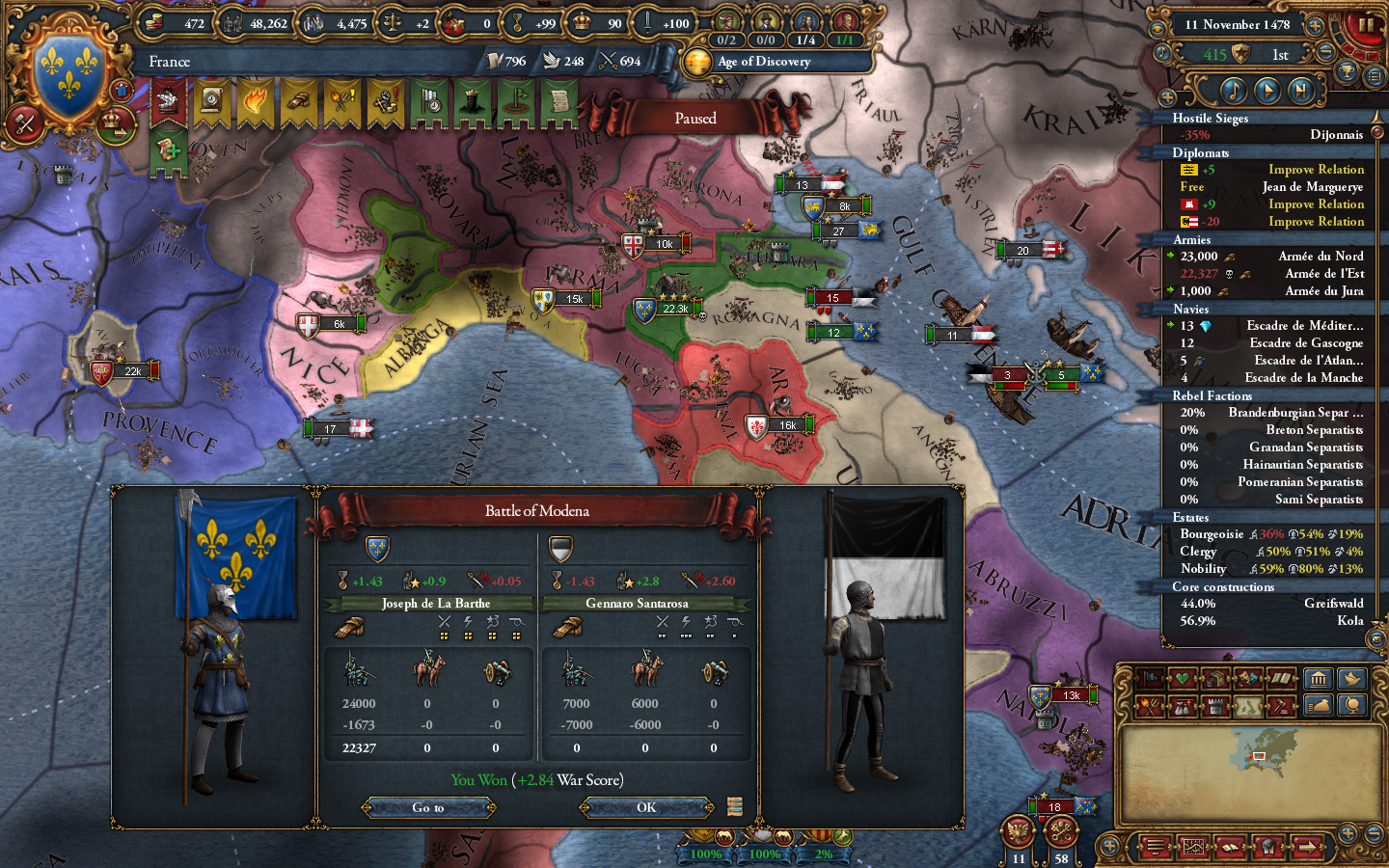Collapse the Navies section header

[x=1193, y=310]
